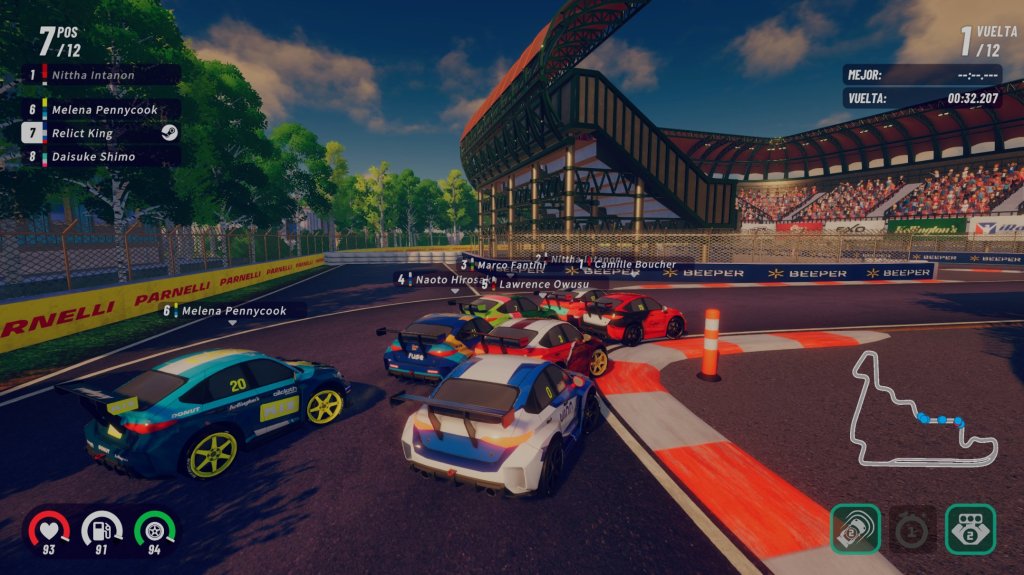Viewport: 1024px width, 575px height.
Task: Select Melena Pennycook's row in the standings
Action: click(101, 109)
